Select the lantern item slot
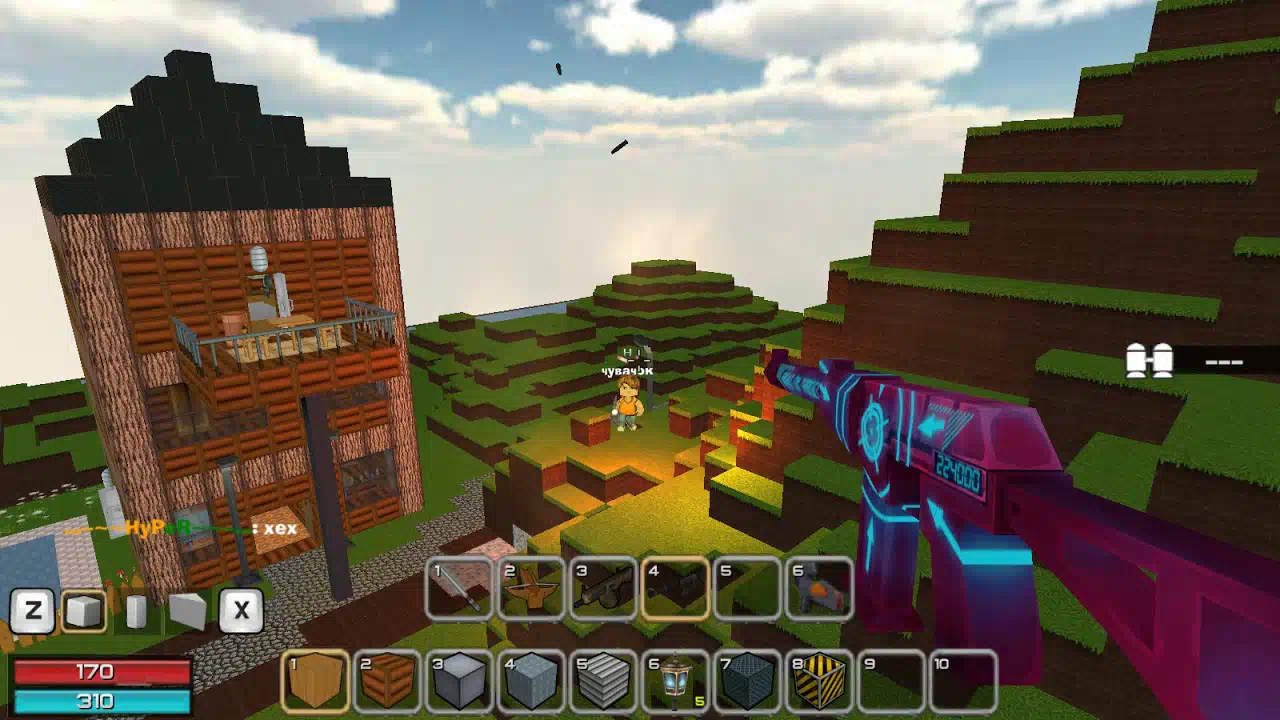Viewport: 1280px width, 720px height. point(675,682)
